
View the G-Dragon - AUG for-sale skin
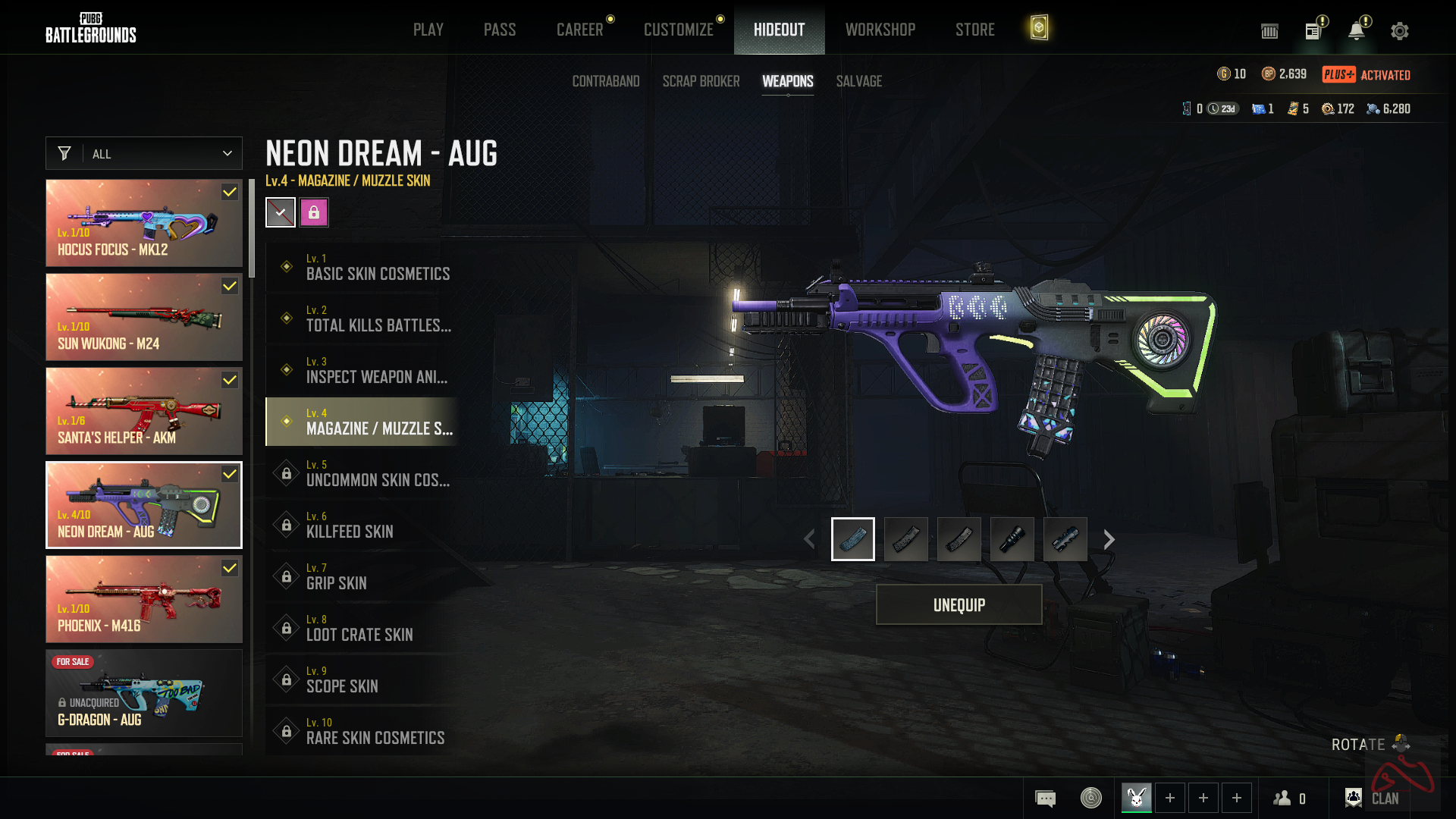144,693
